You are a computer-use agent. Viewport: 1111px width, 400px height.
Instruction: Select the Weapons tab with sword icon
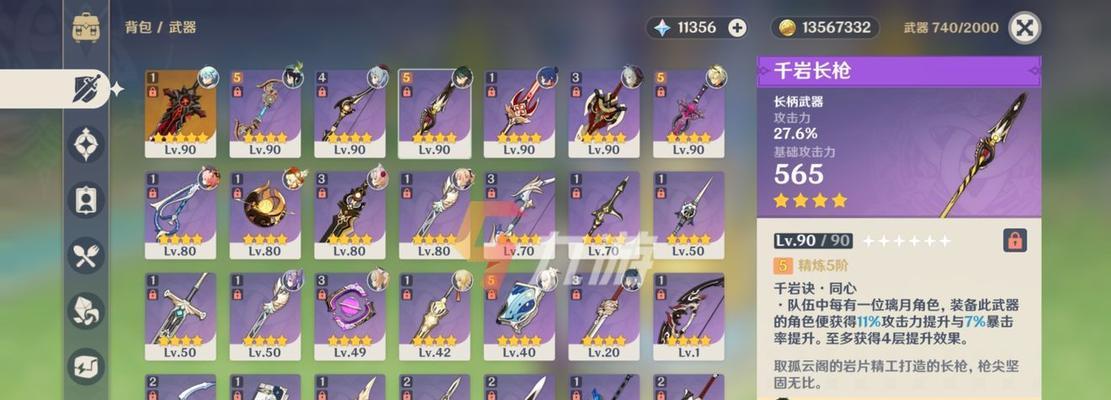pyautogui.click(x=86, y=90)
